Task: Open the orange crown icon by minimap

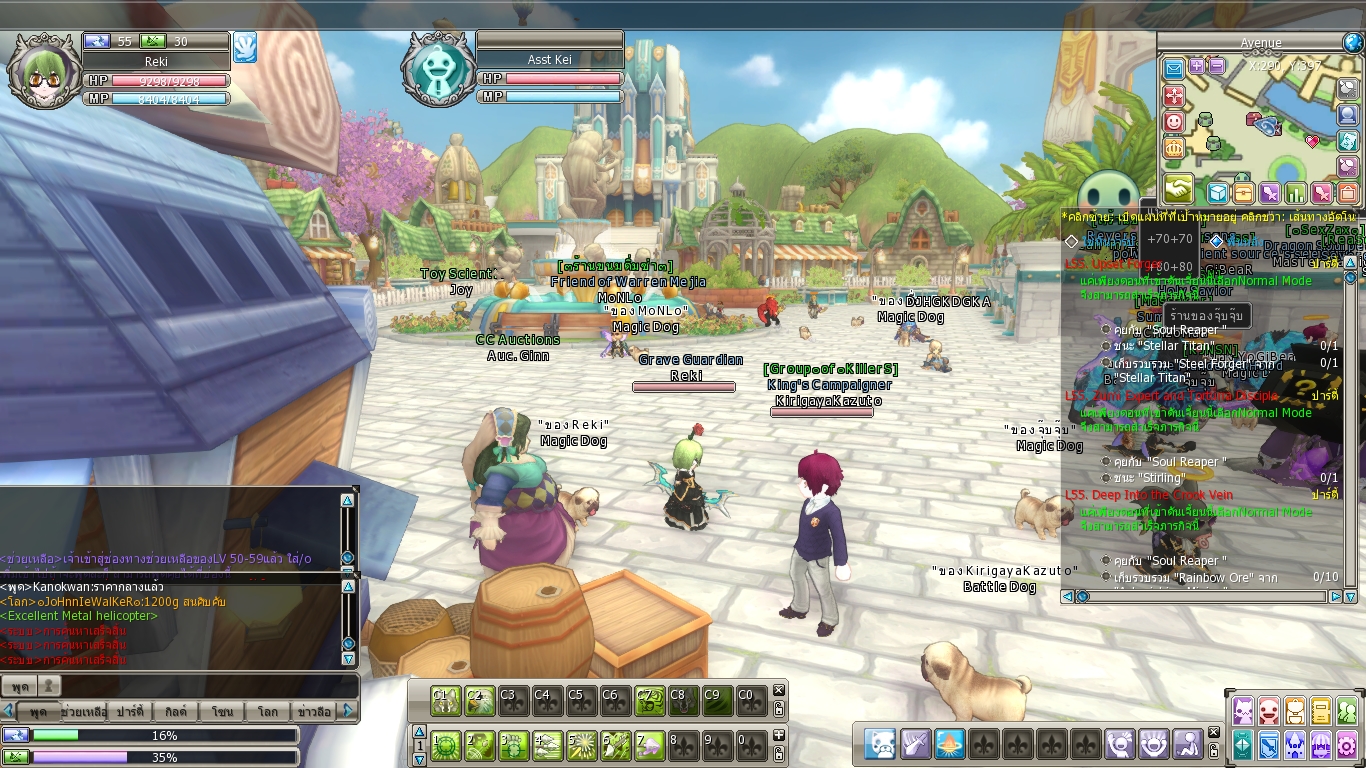Action: click(1174, 148)
